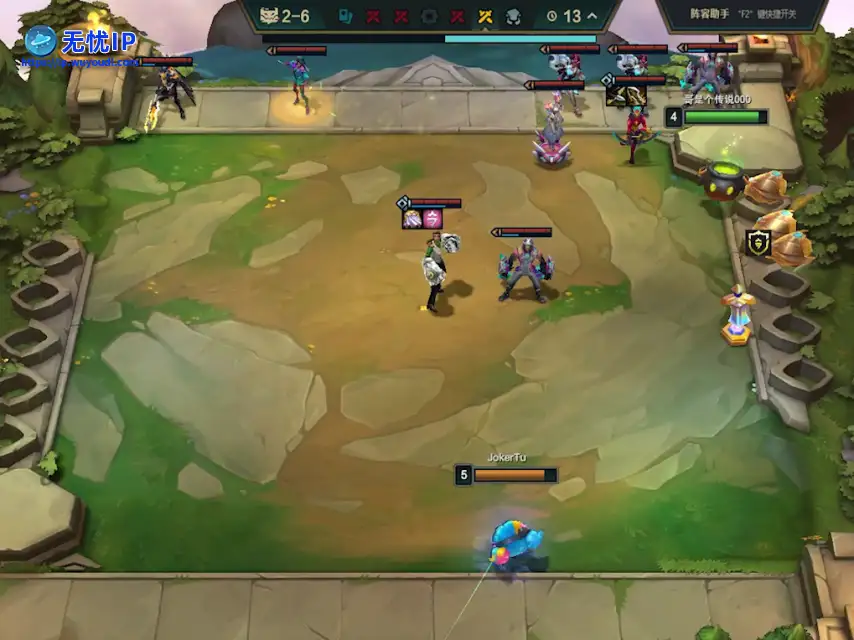Screen dimensions: 854x640
Task: Click the gold shield icon beside the item orbs
Action: tap(758, 242)
